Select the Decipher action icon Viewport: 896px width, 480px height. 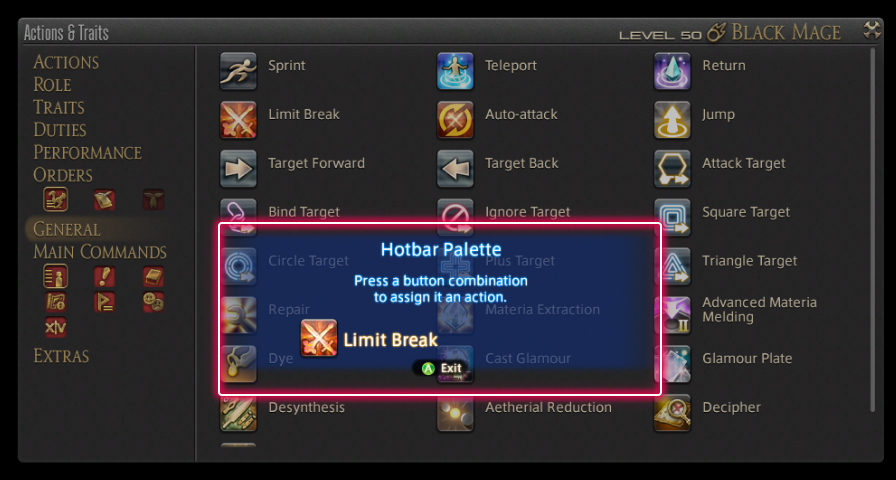pyautogui.click(x=672, y=413)
